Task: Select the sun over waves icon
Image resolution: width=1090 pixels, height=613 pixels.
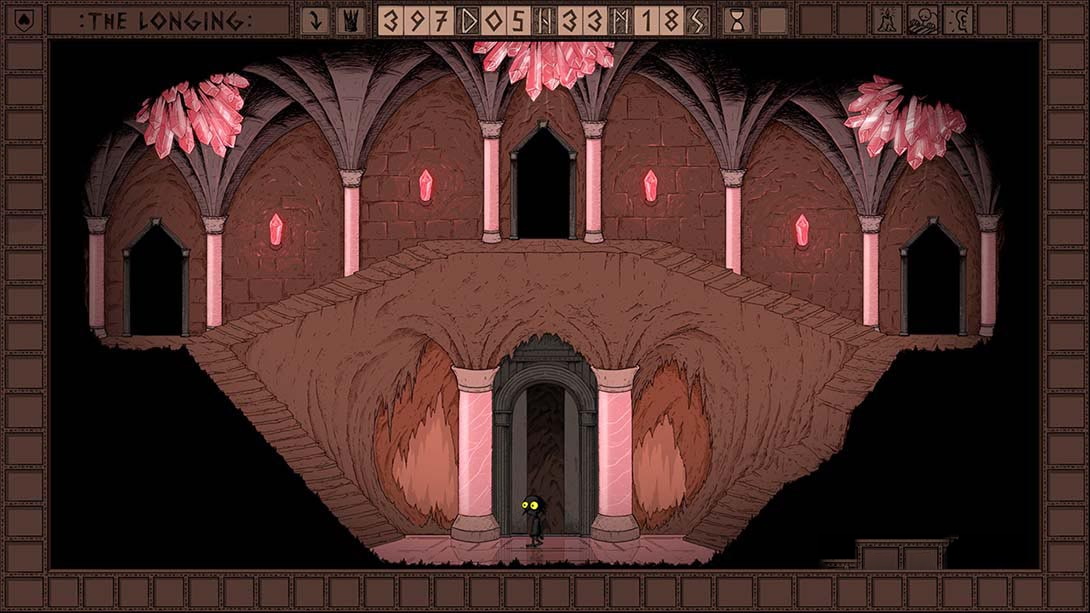Action: (x=923, y=20)
